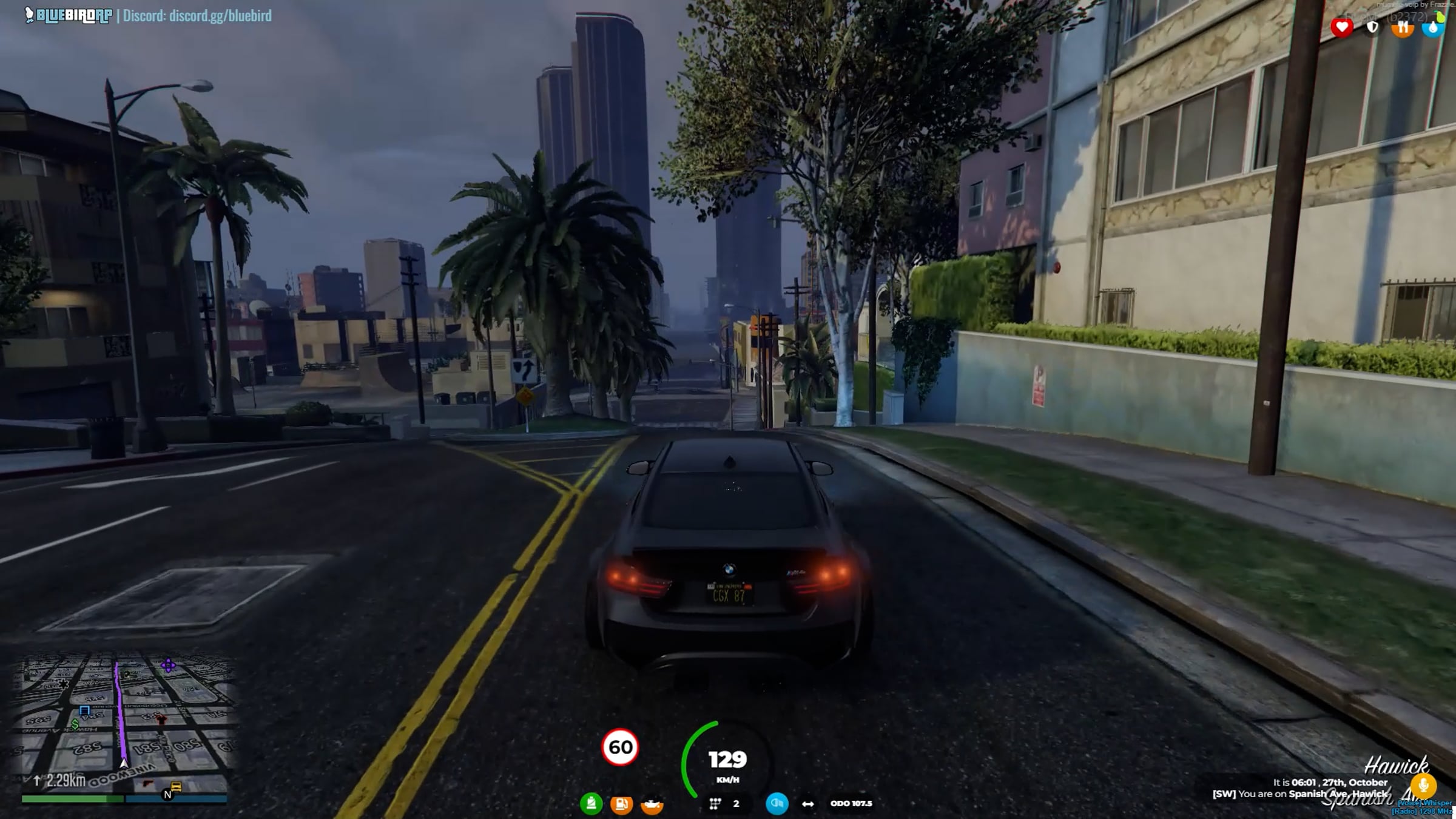The height and width of the screenshot is (819, 1456).
Task: Click the 60 speed limit sign
Action: pos(620,747)
